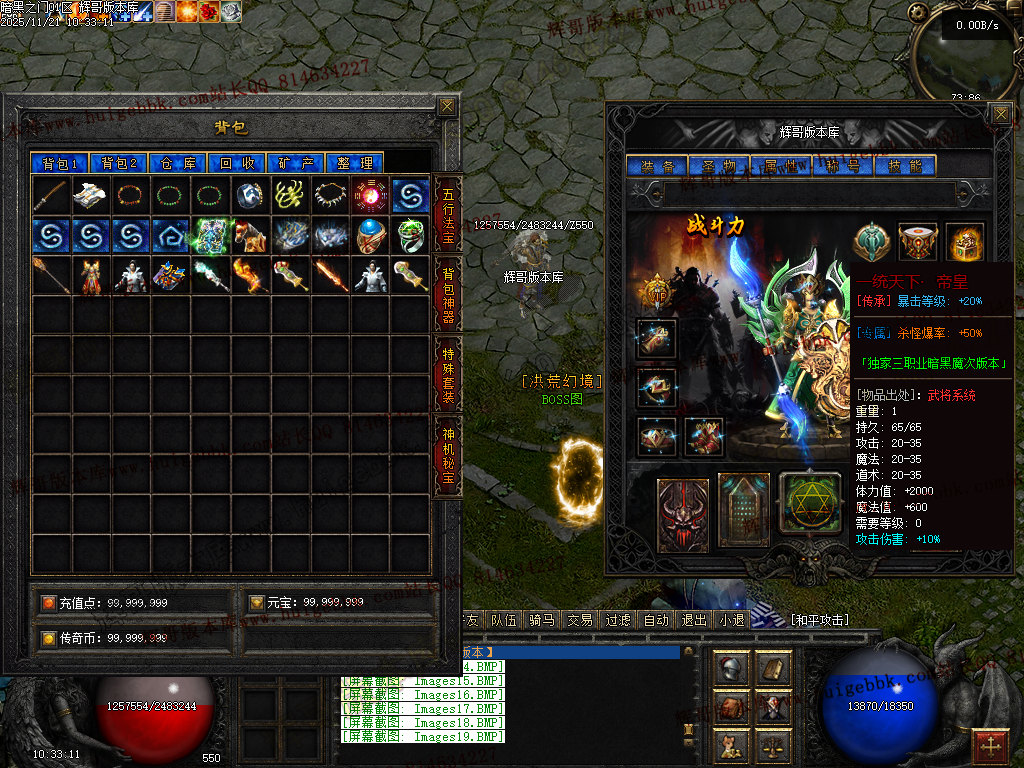Toggle the 自动 auto button
The image size is (1024, 768).
pos(656,620)
